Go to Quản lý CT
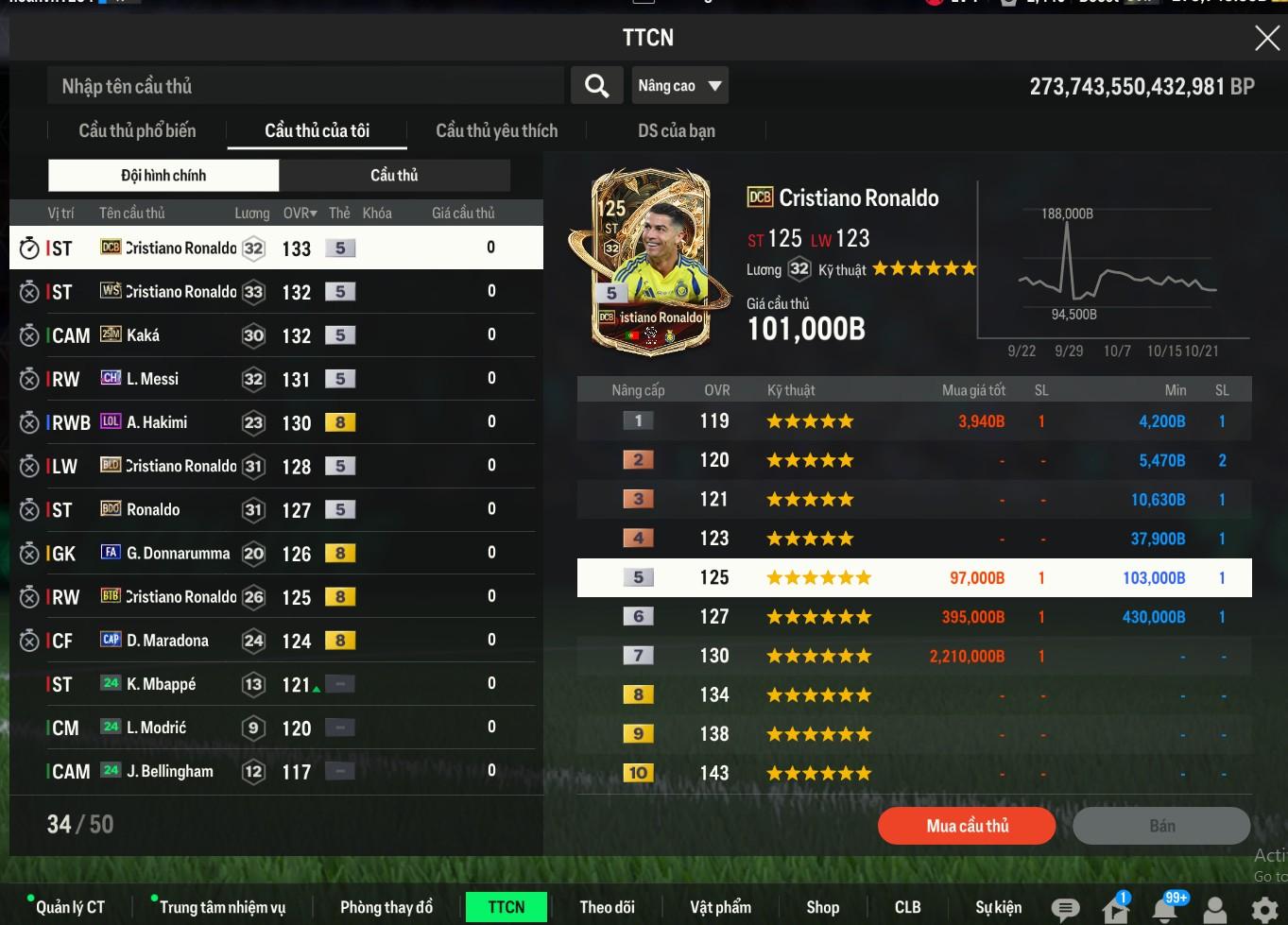The width and height of the screenshot is (1288, 925). tap(70, 907)
